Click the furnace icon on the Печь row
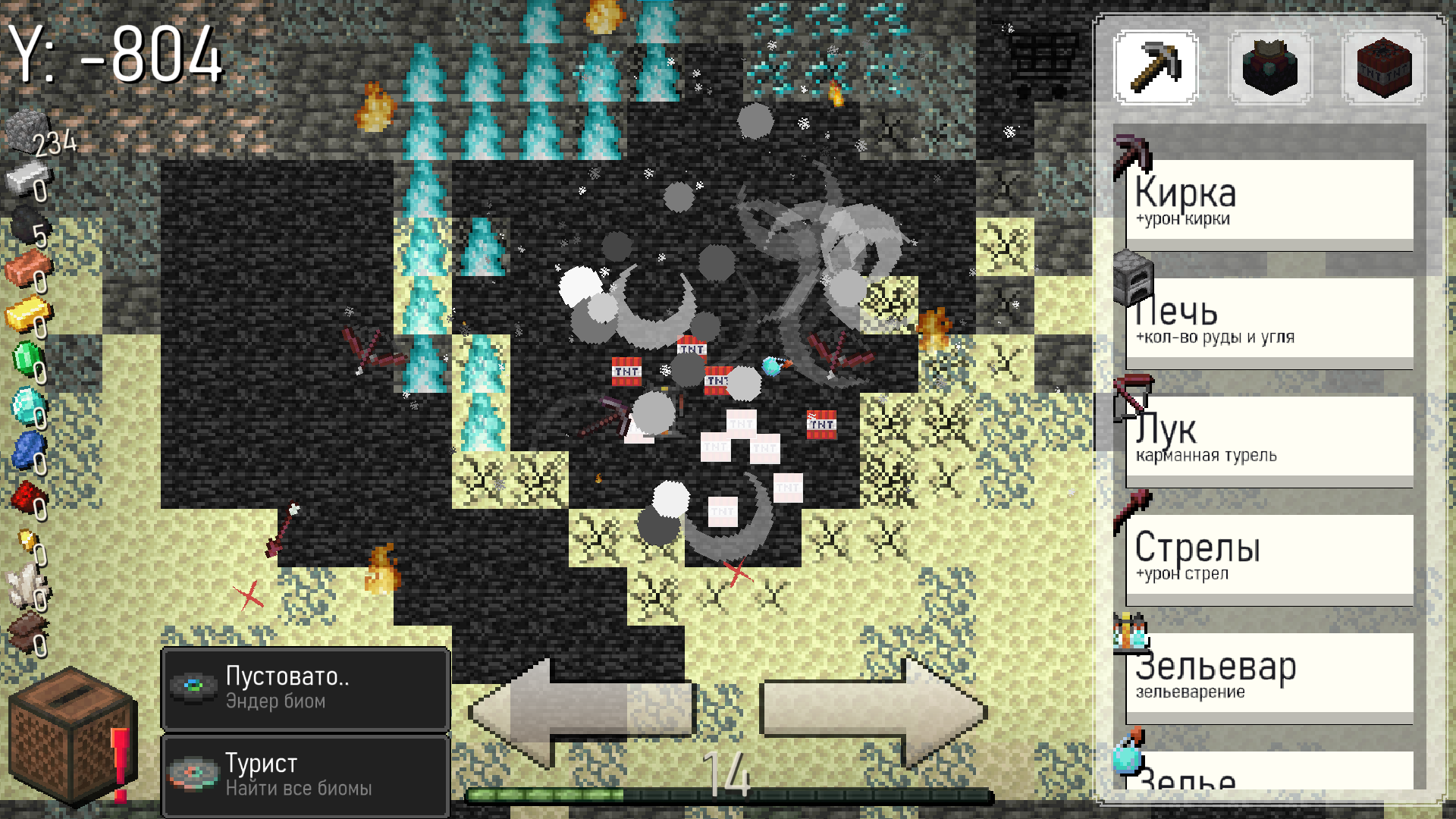 1134,279
